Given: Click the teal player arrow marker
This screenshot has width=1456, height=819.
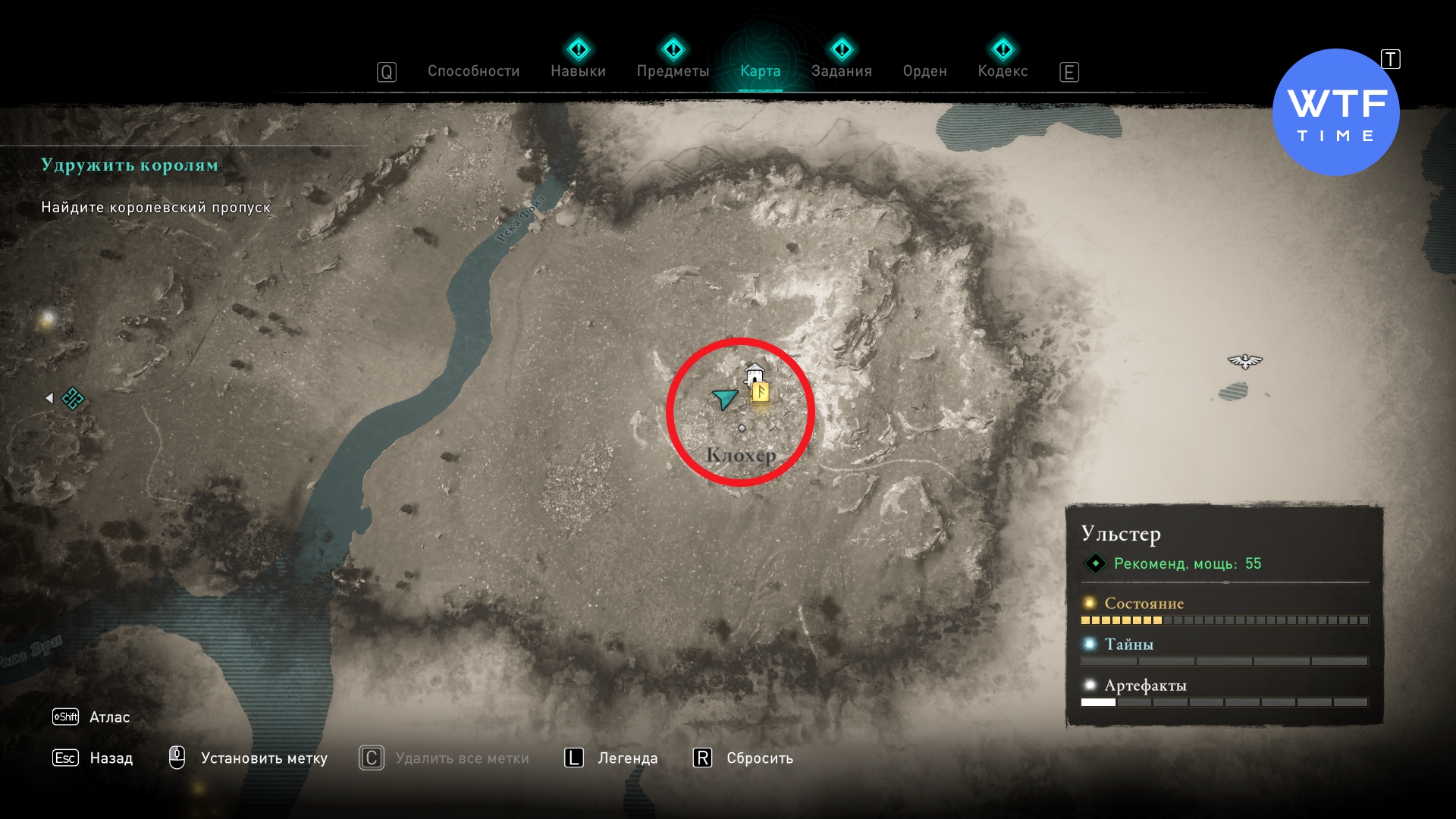Looking at the screenshot, I should point(725,397).
